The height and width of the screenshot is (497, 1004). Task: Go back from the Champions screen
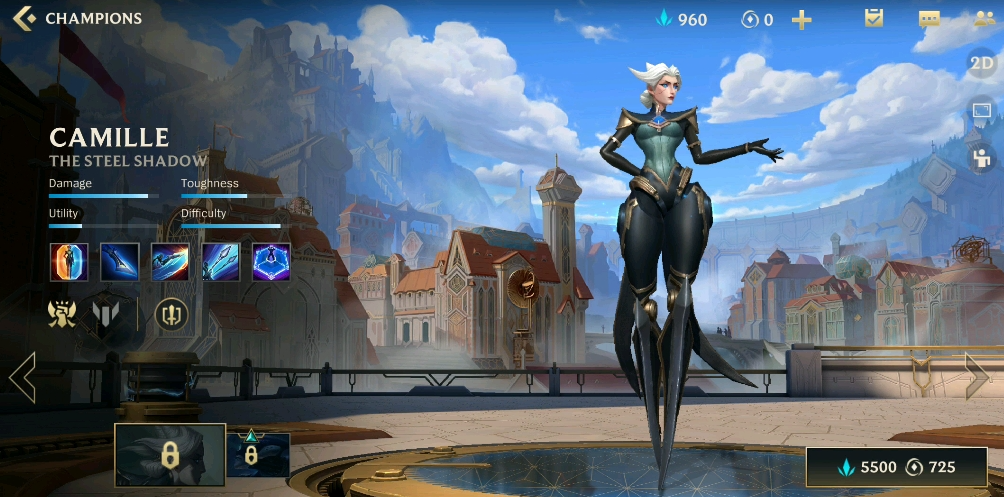[25, 18]
